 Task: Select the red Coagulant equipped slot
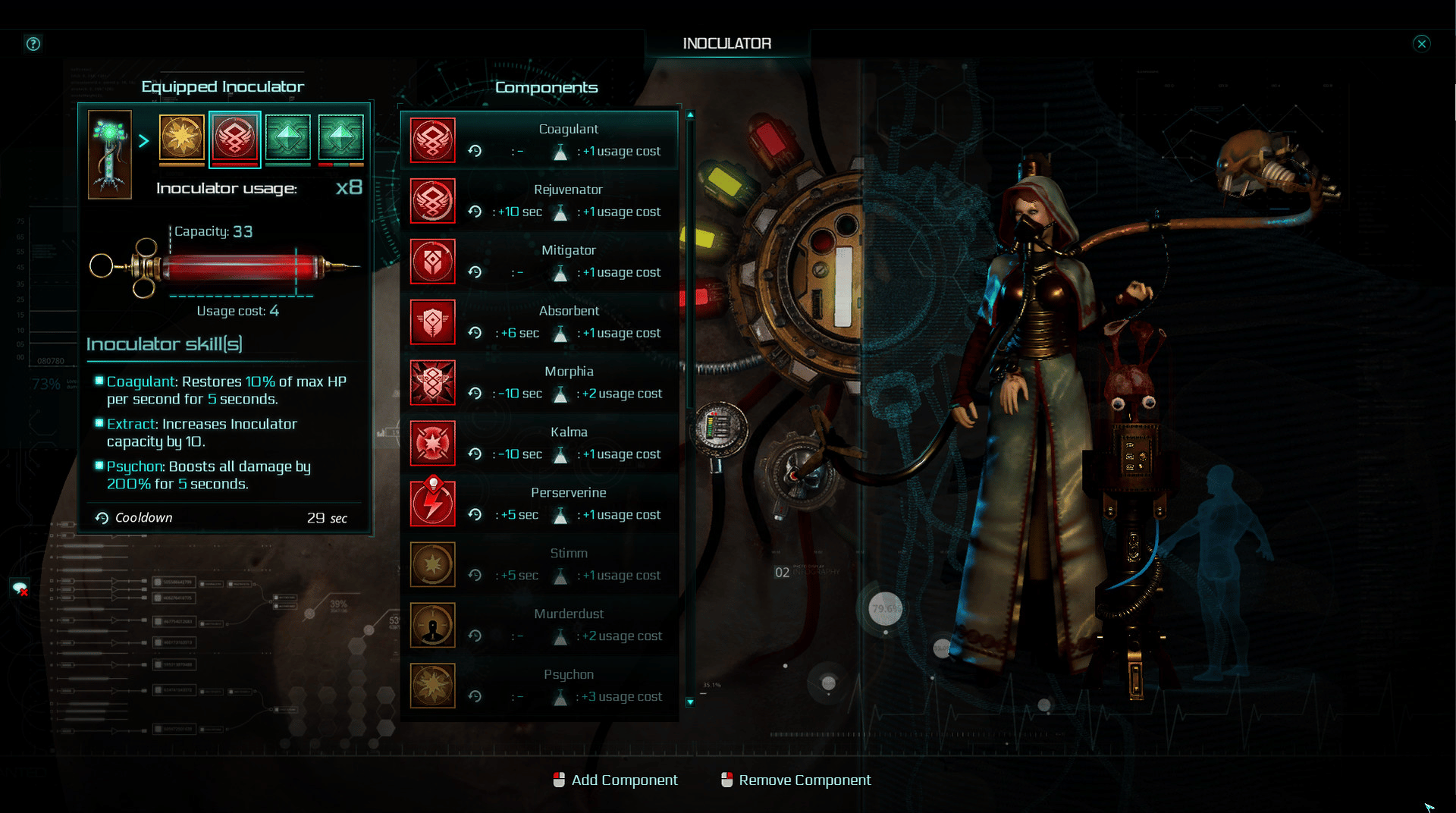pyautogui.click(x=235, y=138)
